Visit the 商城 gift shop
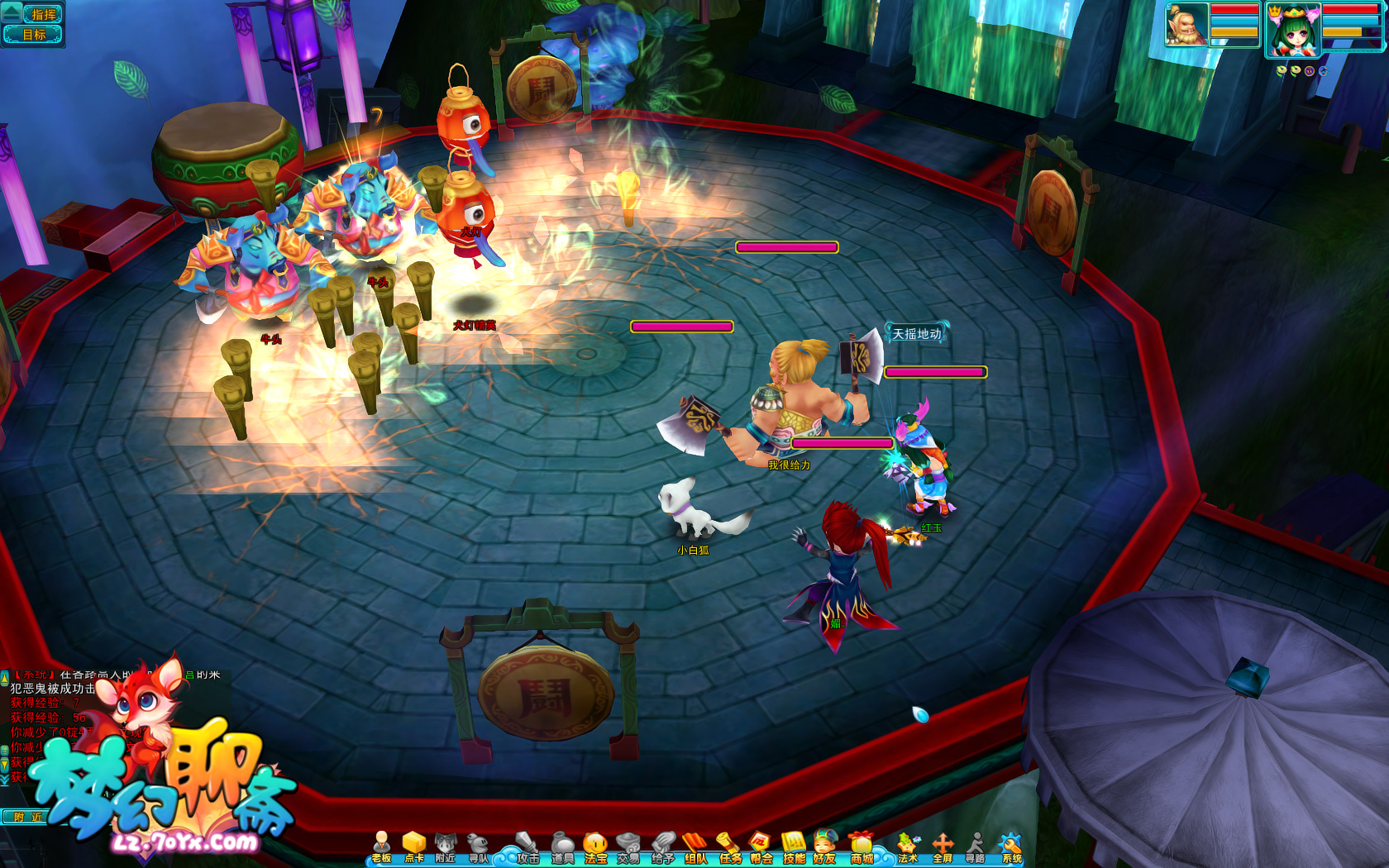Viewport: 1389px width, 868px height. point(862,848)
